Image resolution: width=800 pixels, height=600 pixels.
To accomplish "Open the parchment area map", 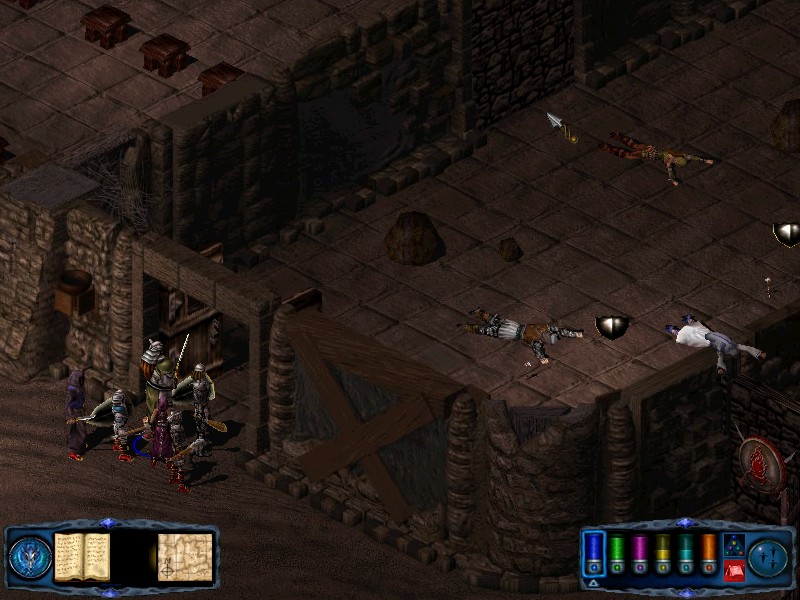I will tap(185, 556).
